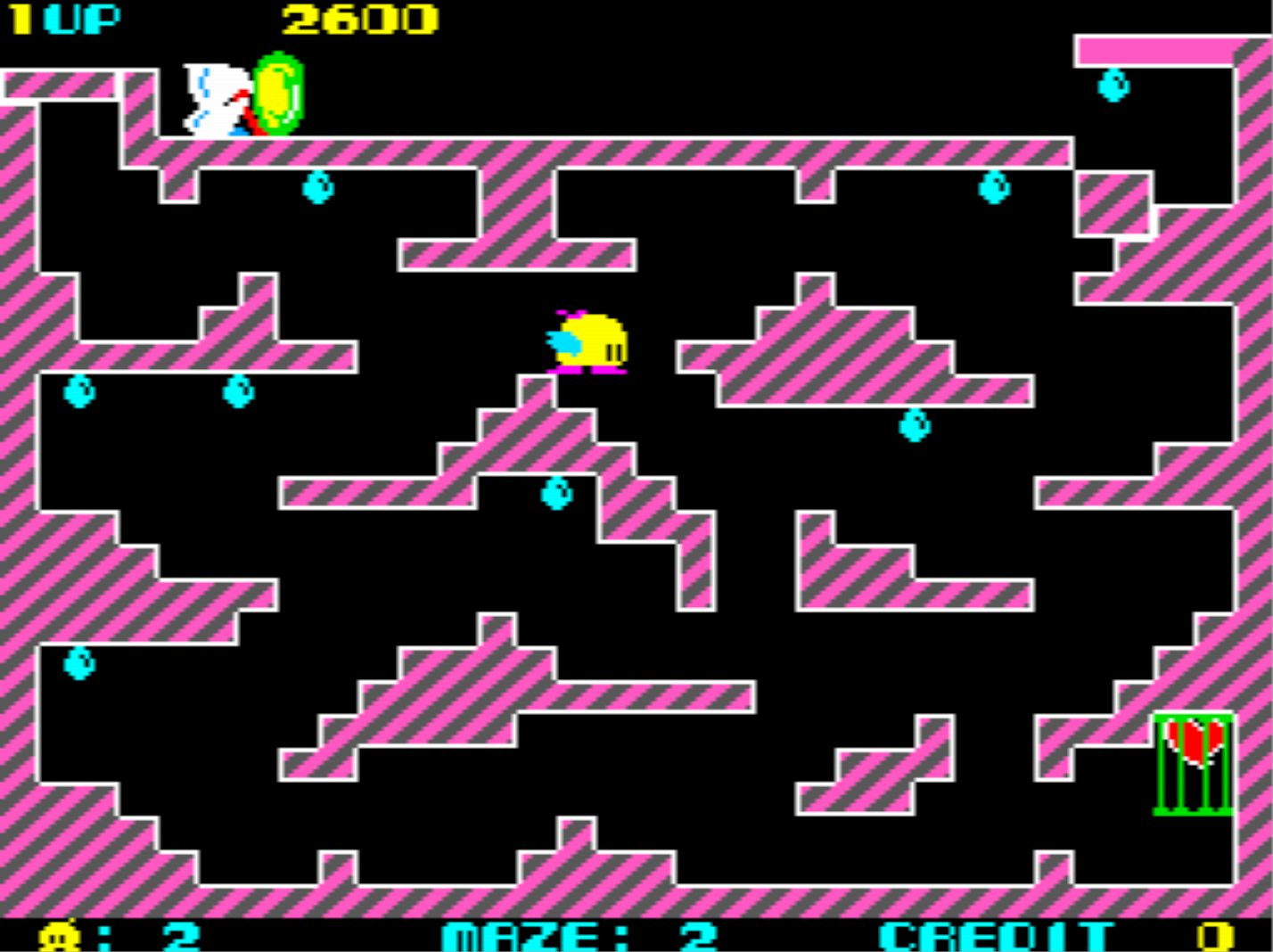Screen dimensions: 1273x952
Task: Click the white ghost sprite near the top
Action: click(x=212, y=98)
